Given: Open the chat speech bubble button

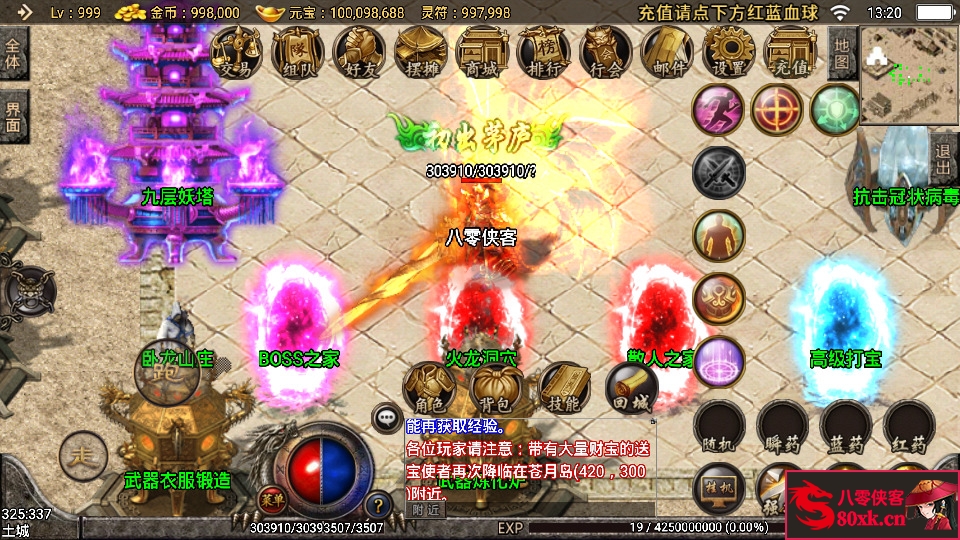Looking at the screenshot, I should point(386,417).
